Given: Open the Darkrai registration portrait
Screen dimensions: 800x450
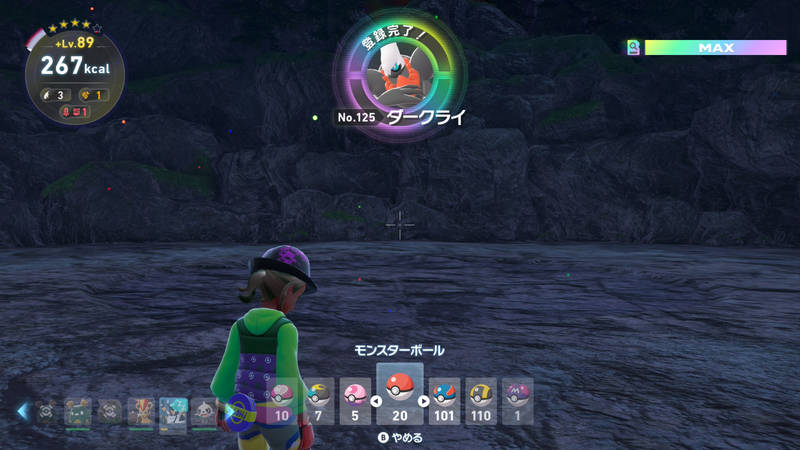Looking at the screenshot, I should click(x=399, y=70).
